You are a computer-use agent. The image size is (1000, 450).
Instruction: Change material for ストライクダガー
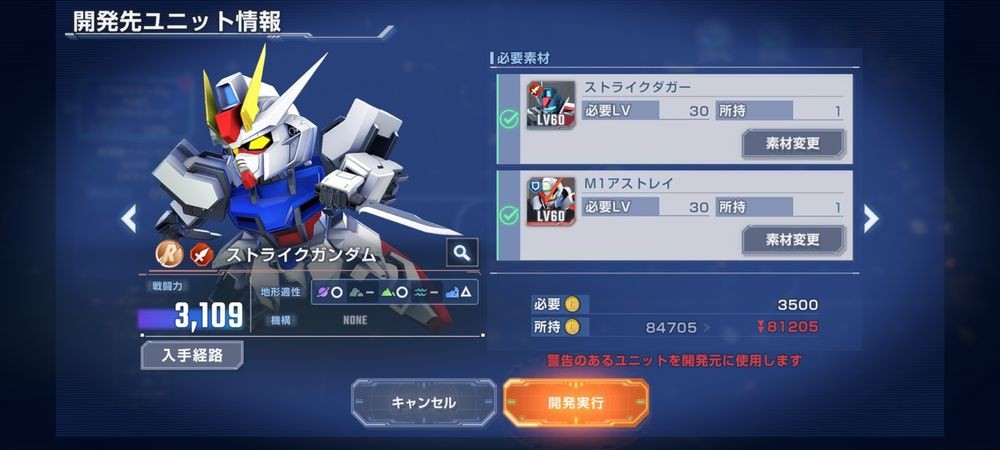793,143
